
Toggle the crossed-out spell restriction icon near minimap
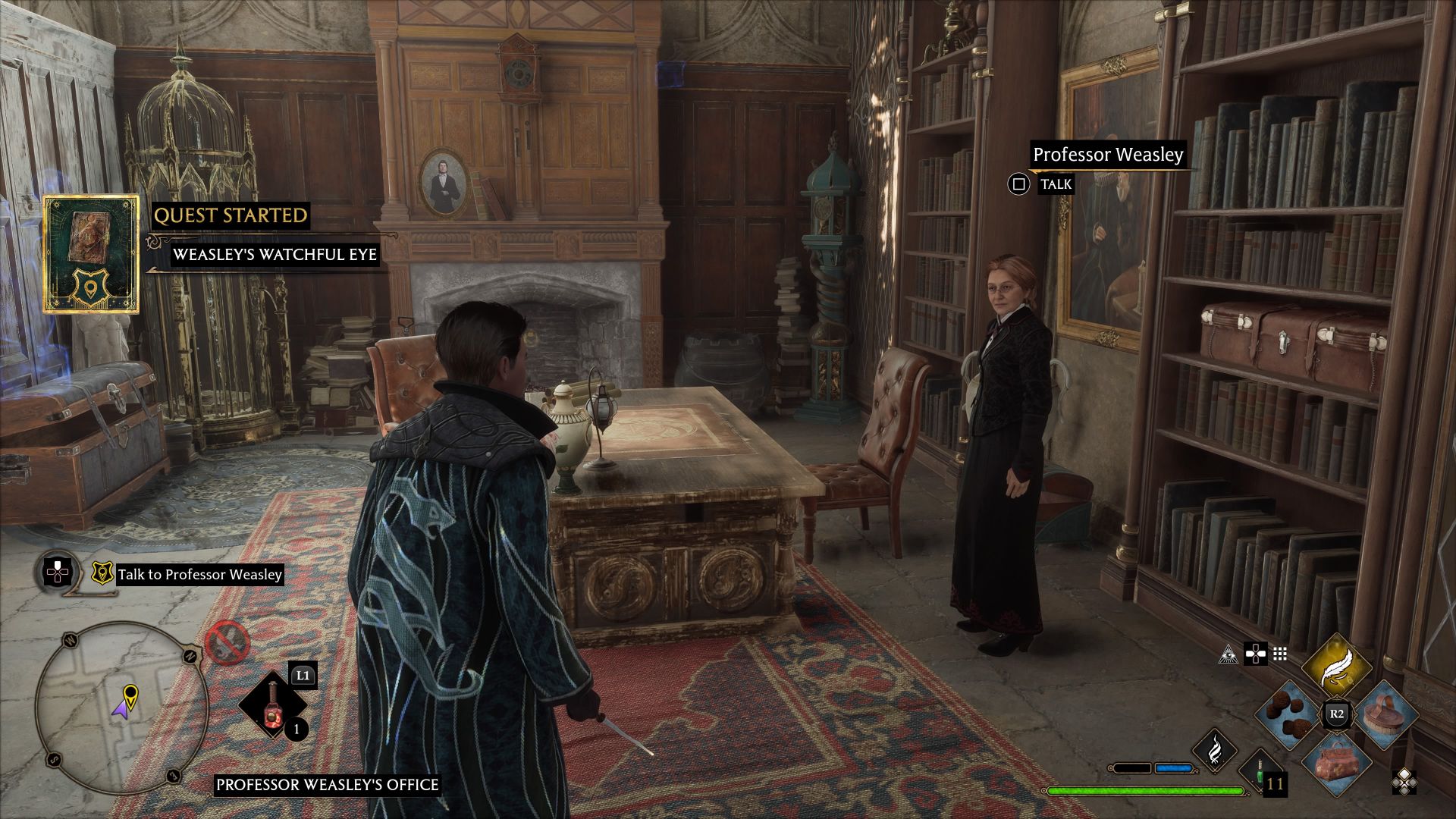pyautogui.click(x=228, y=643)
